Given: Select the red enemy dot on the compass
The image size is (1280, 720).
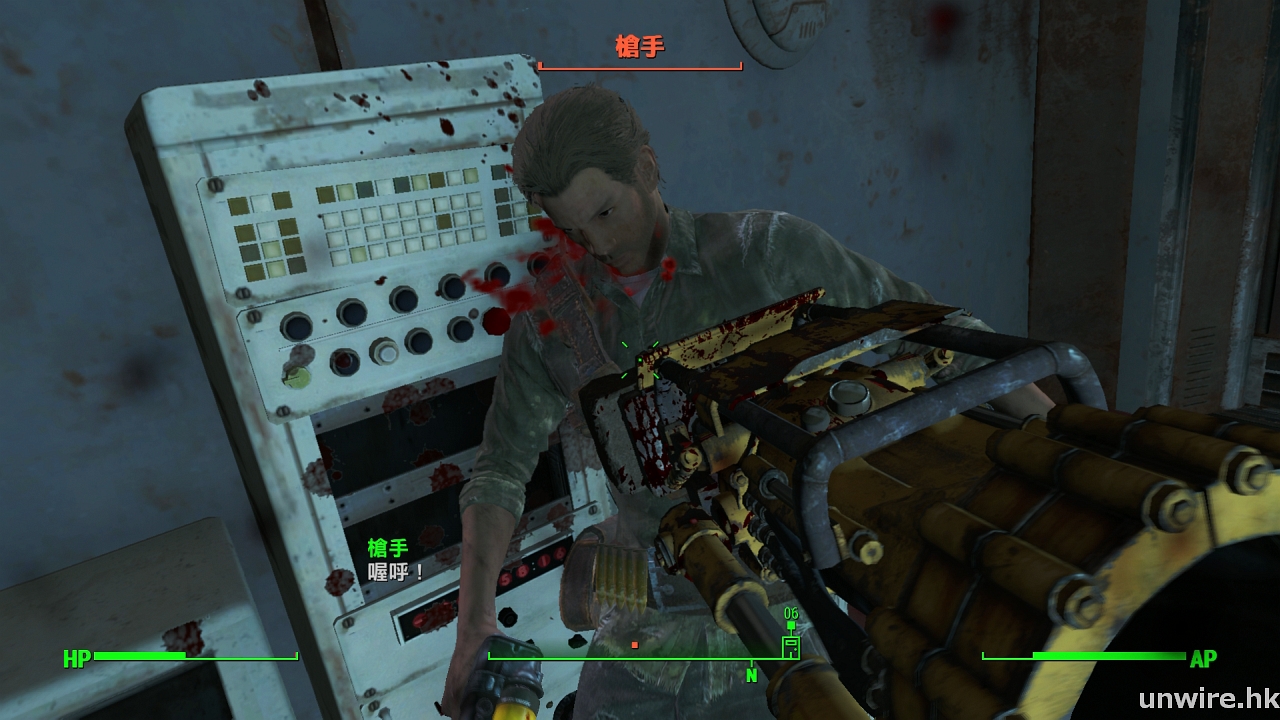Looking at the screenshot, I should 634,645.
